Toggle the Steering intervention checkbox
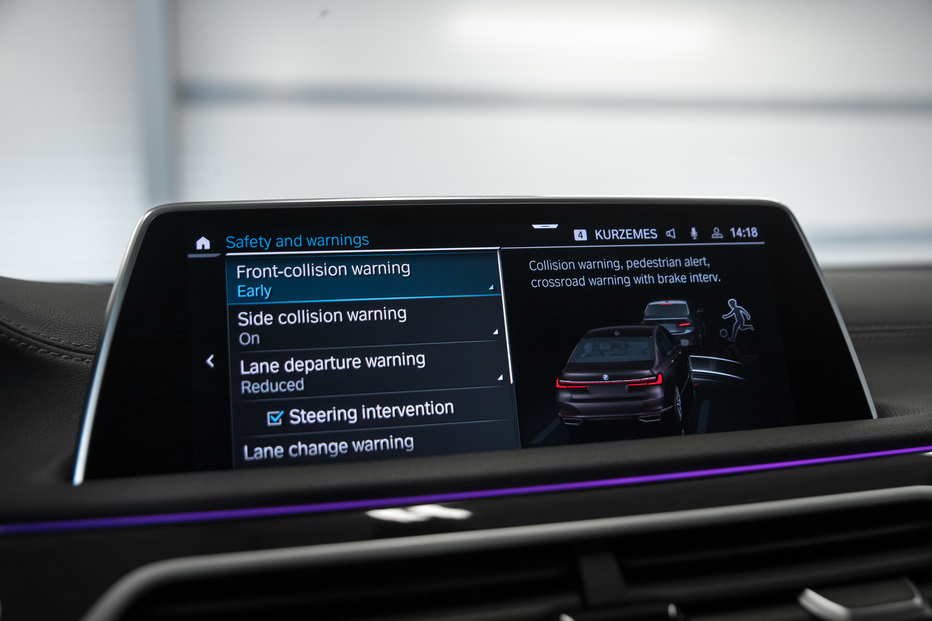The image size is (932, 621). tap(275, 416)
